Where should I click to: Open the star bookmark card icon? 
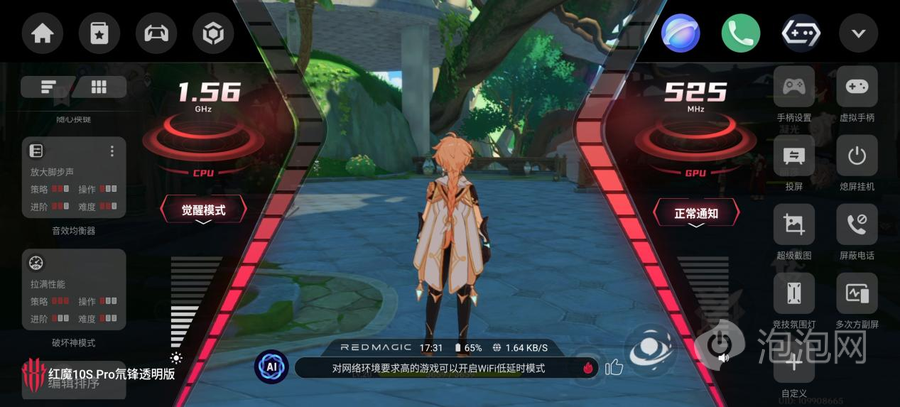(x=98, y=33)
